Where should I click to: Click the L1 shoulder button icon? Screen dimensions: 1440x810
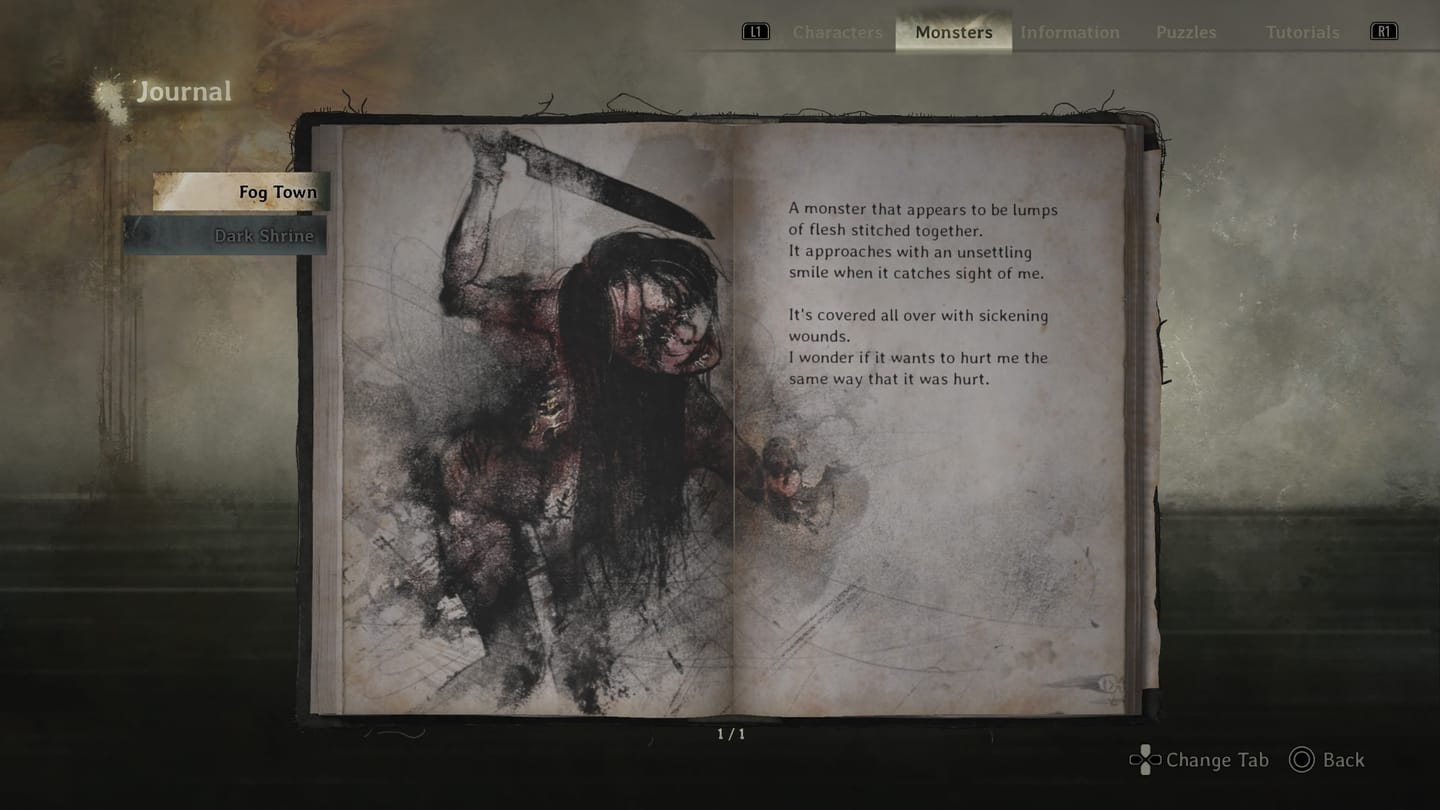point(755,31)
